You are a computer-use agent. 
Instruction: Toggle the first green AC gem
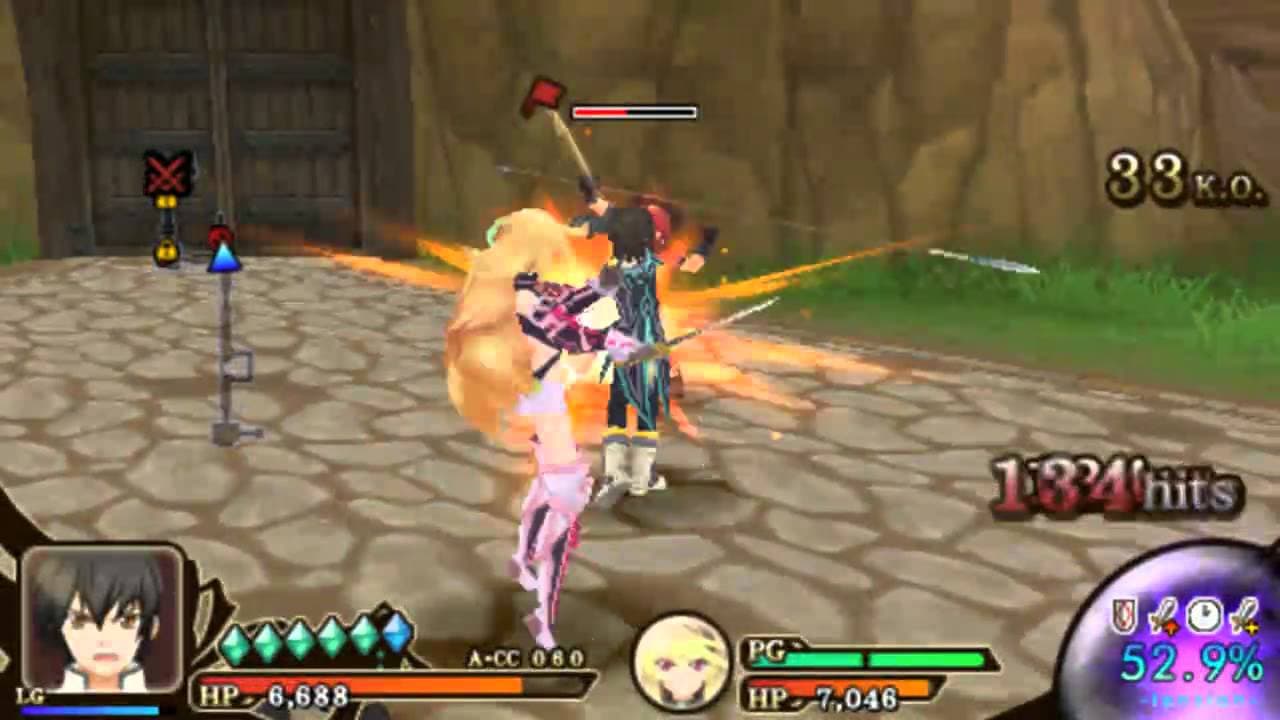[x=235, y=642]
